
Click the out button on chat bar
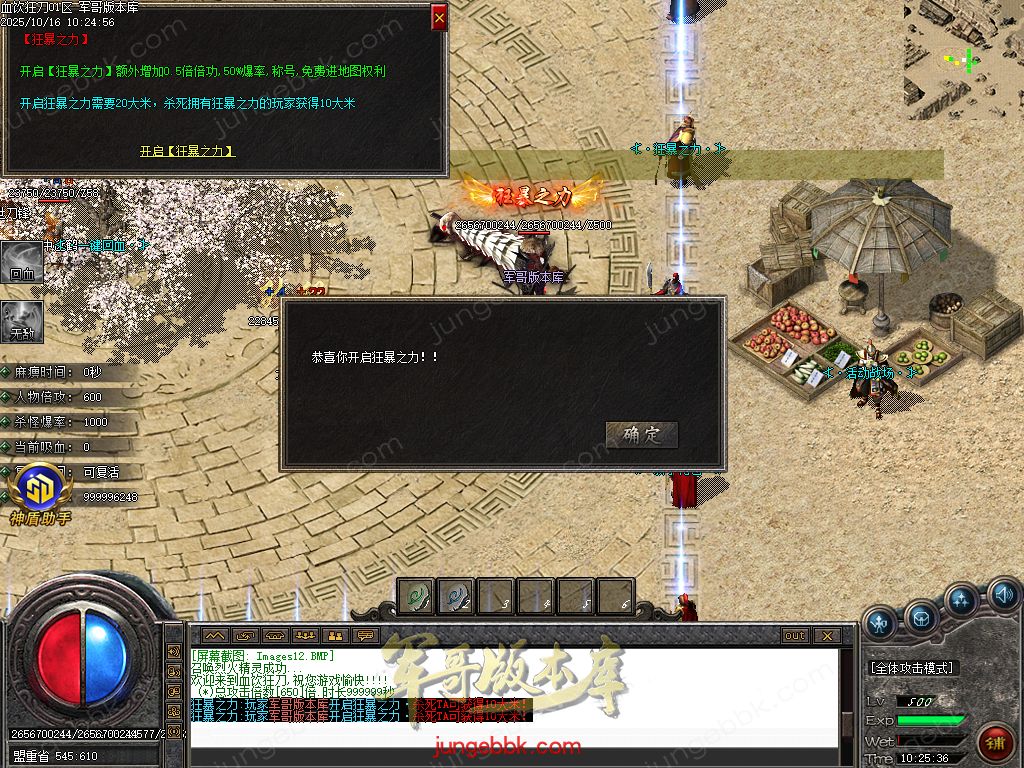point(795,636)
